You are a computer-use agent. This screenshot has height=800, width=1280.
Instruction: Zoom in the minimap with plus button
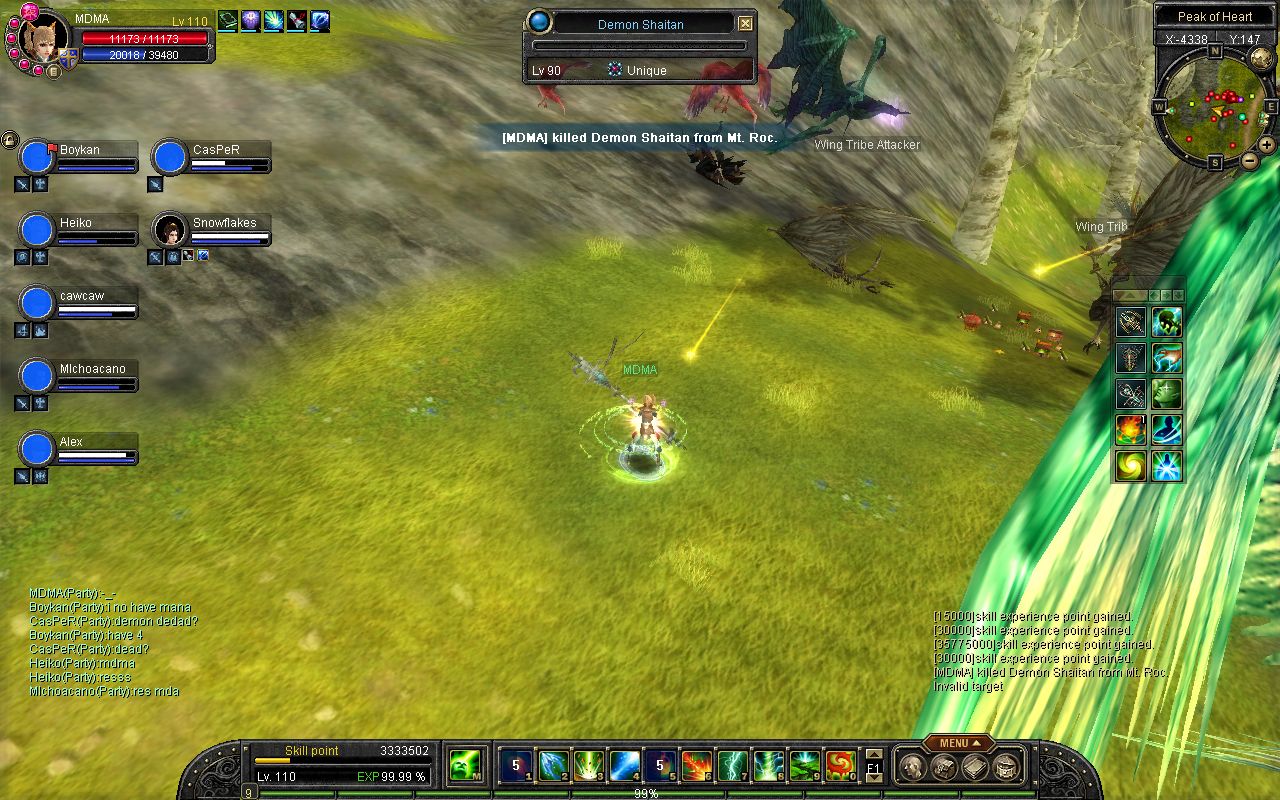(x=1266, y=145)
